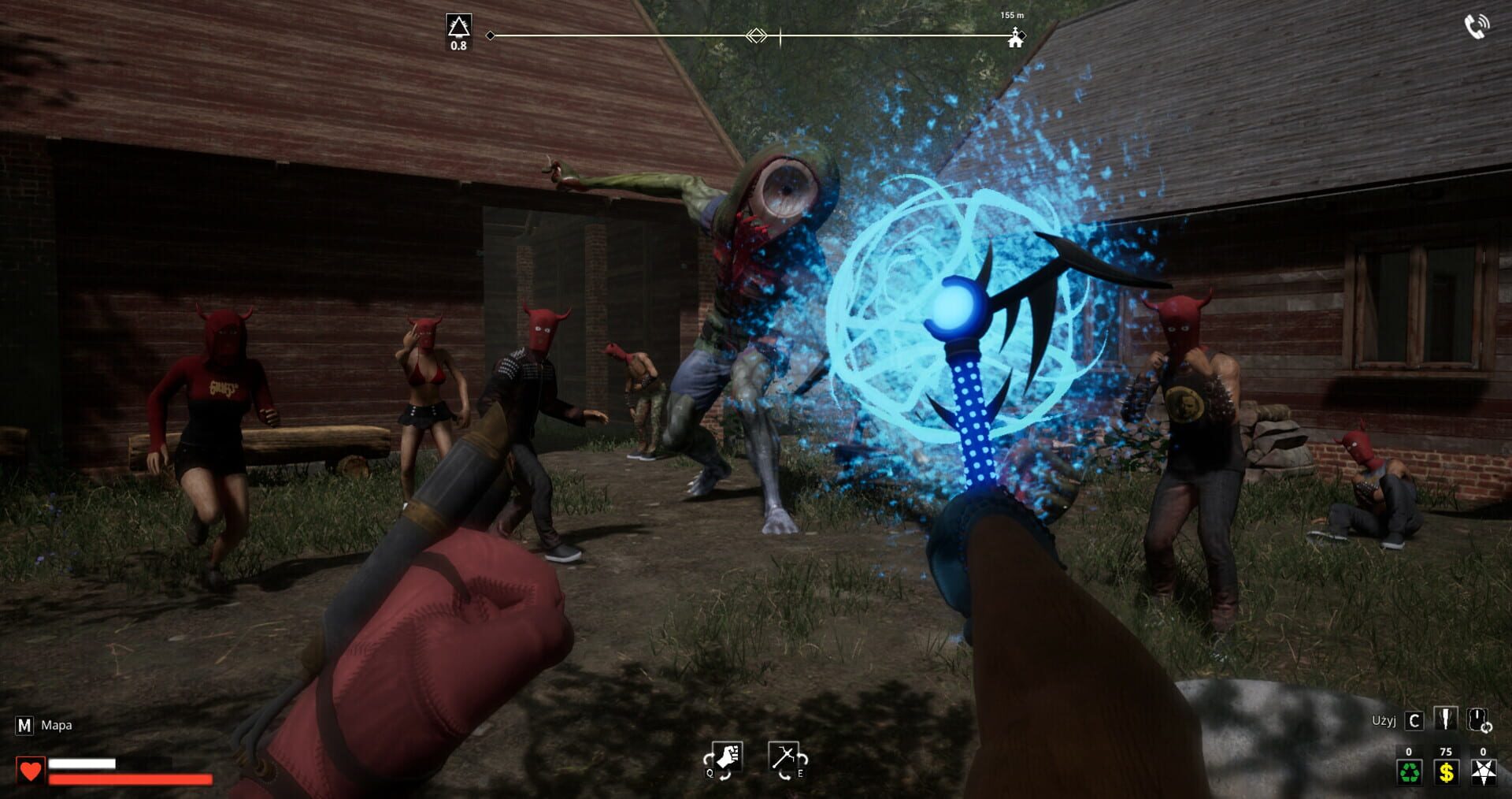
Task: Select the crystal weapon slot icon
Action: coord(1447,719)
